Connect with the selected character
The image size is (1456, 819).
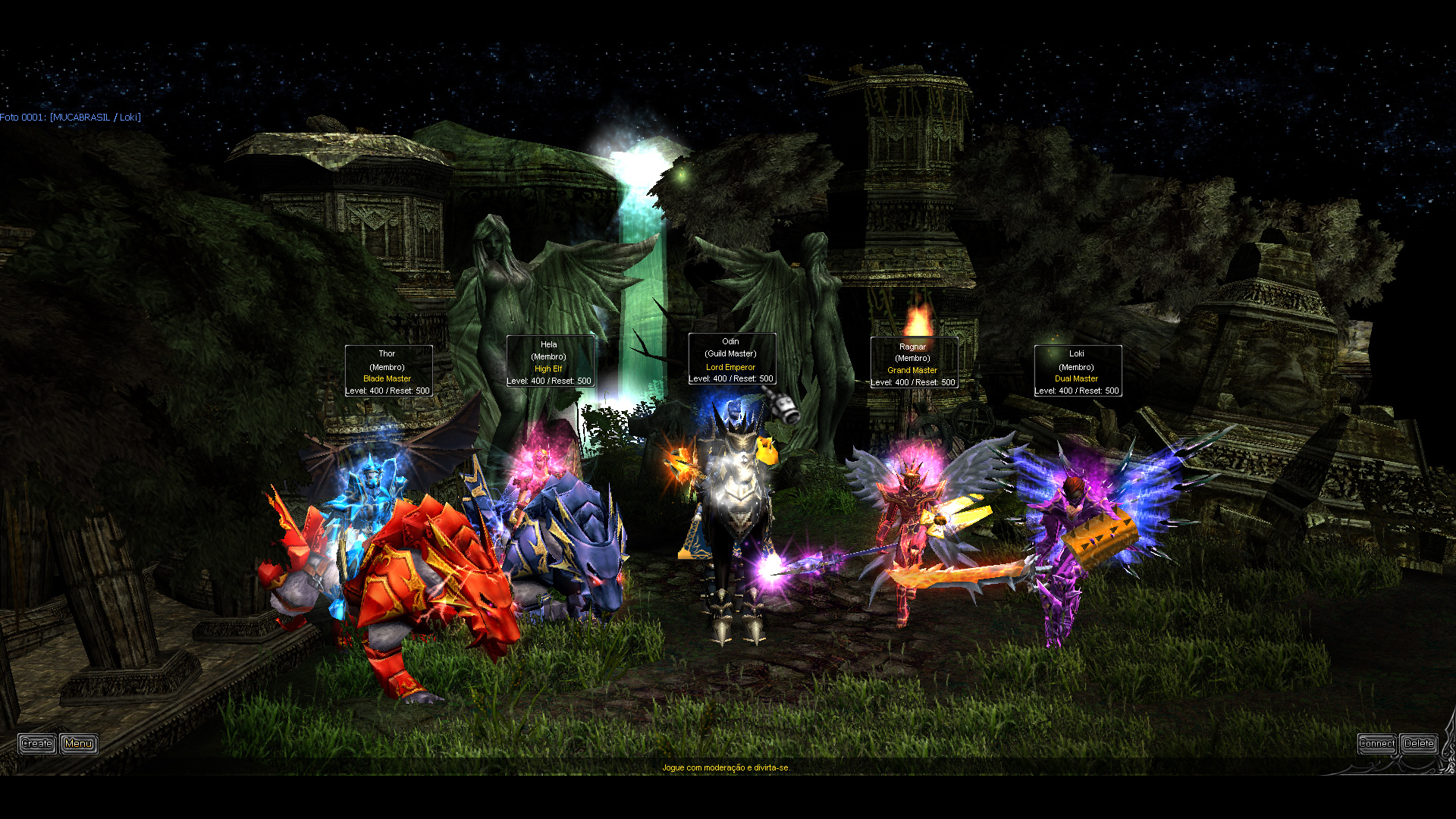point(1376,744)
